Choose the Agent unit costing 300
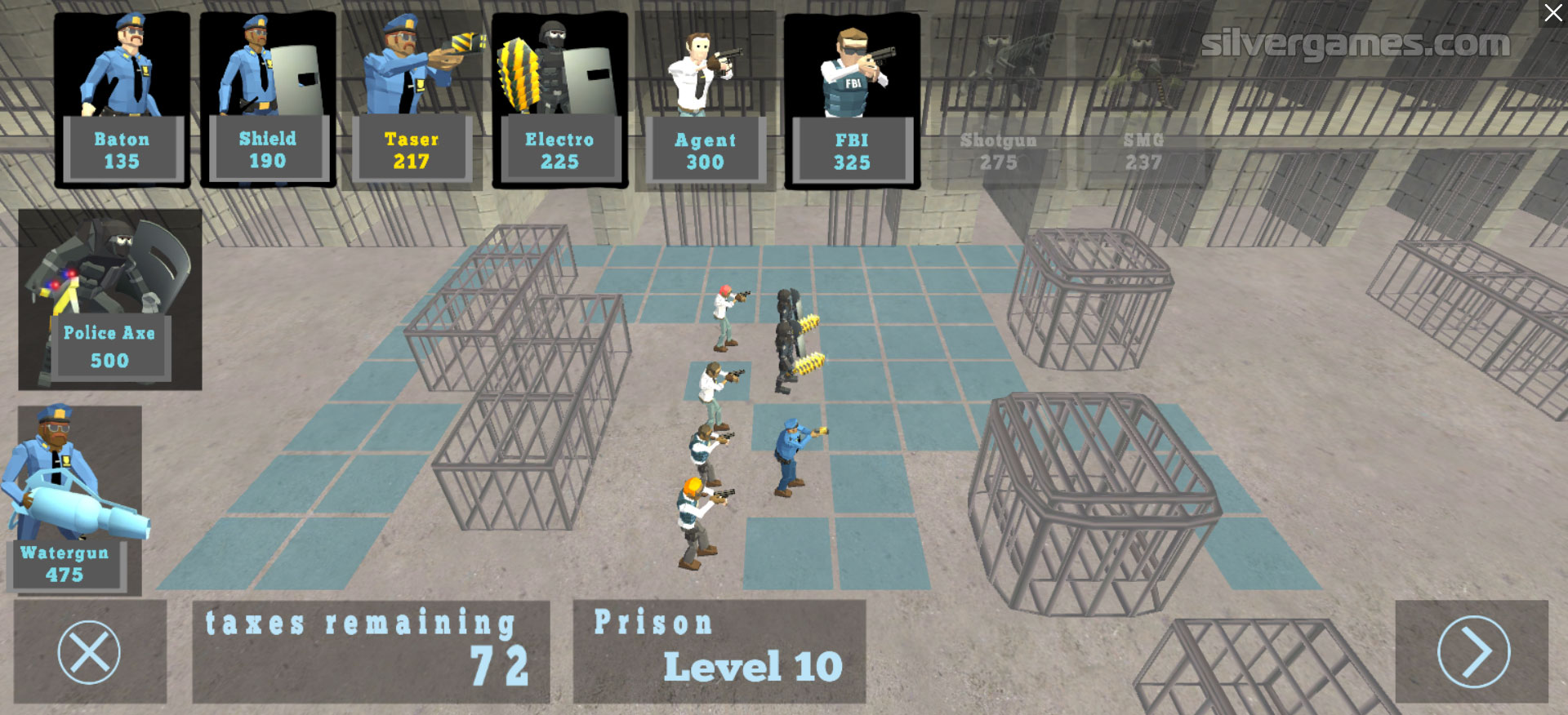The image size is (1568, 715). pyautogui.click(x=705, y=100)
